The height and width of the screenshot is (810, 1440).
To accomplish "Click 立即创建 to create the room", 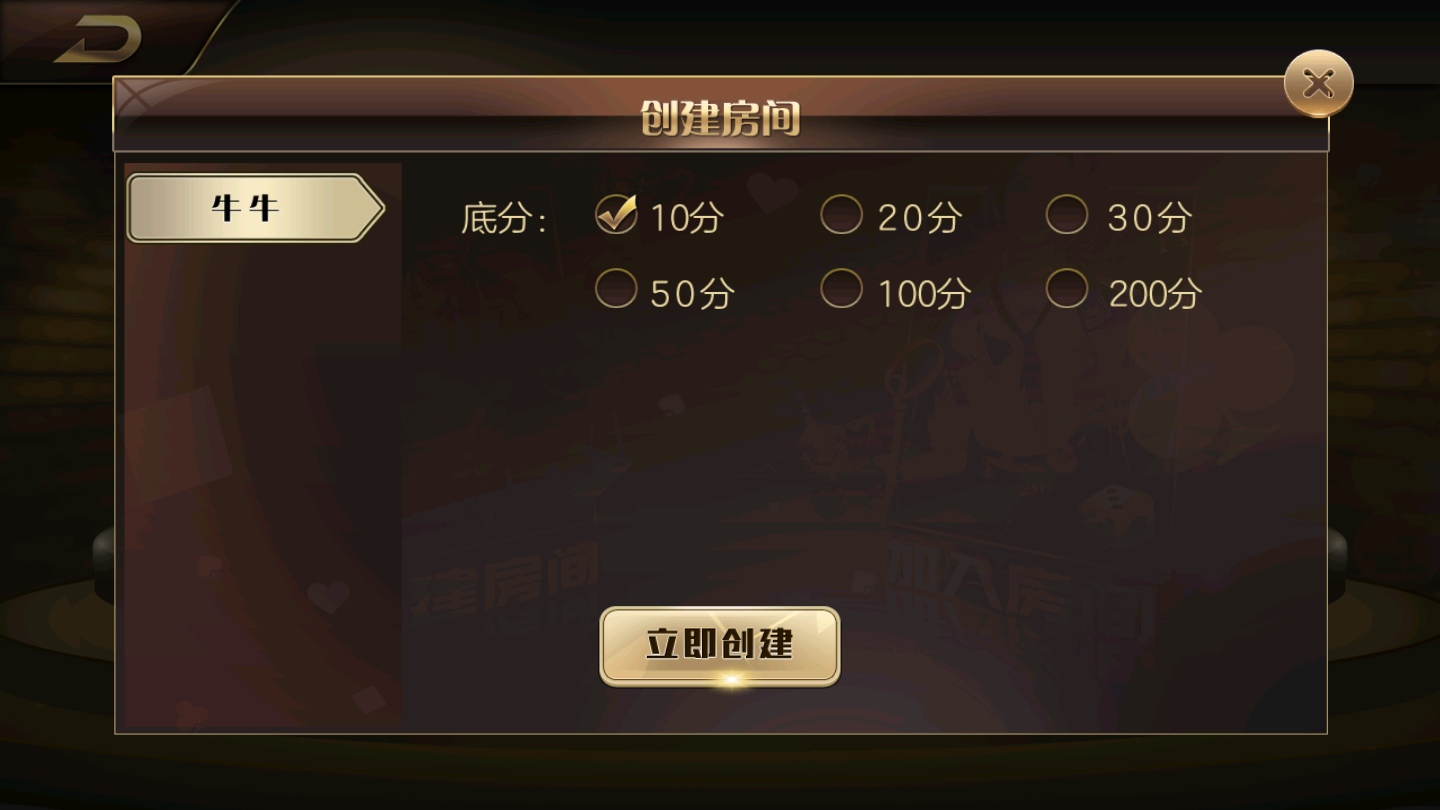I will point(718,645).
